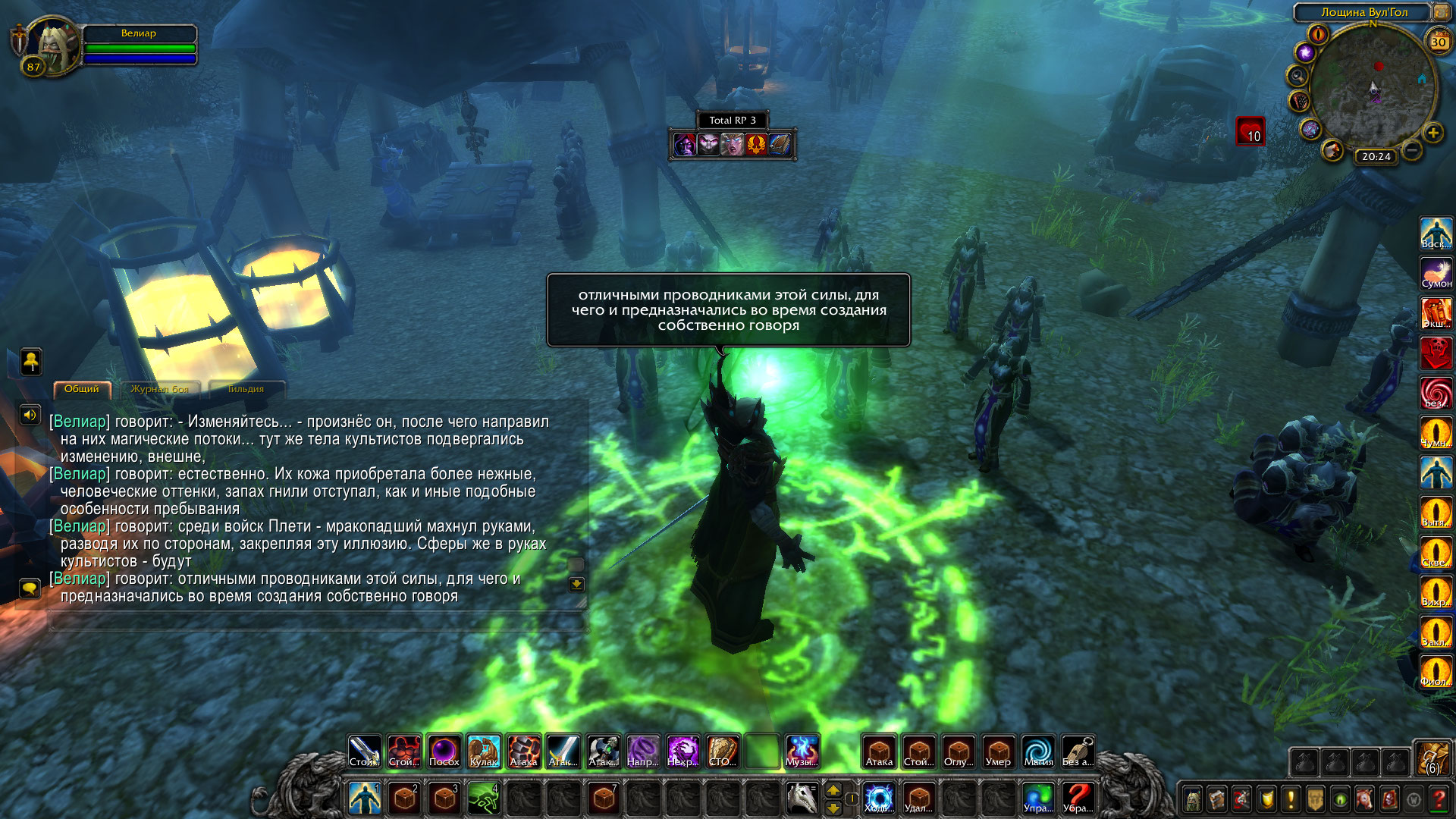Trigger the Музы... blue flame action
1456x819 pixels.
(802, 752)
